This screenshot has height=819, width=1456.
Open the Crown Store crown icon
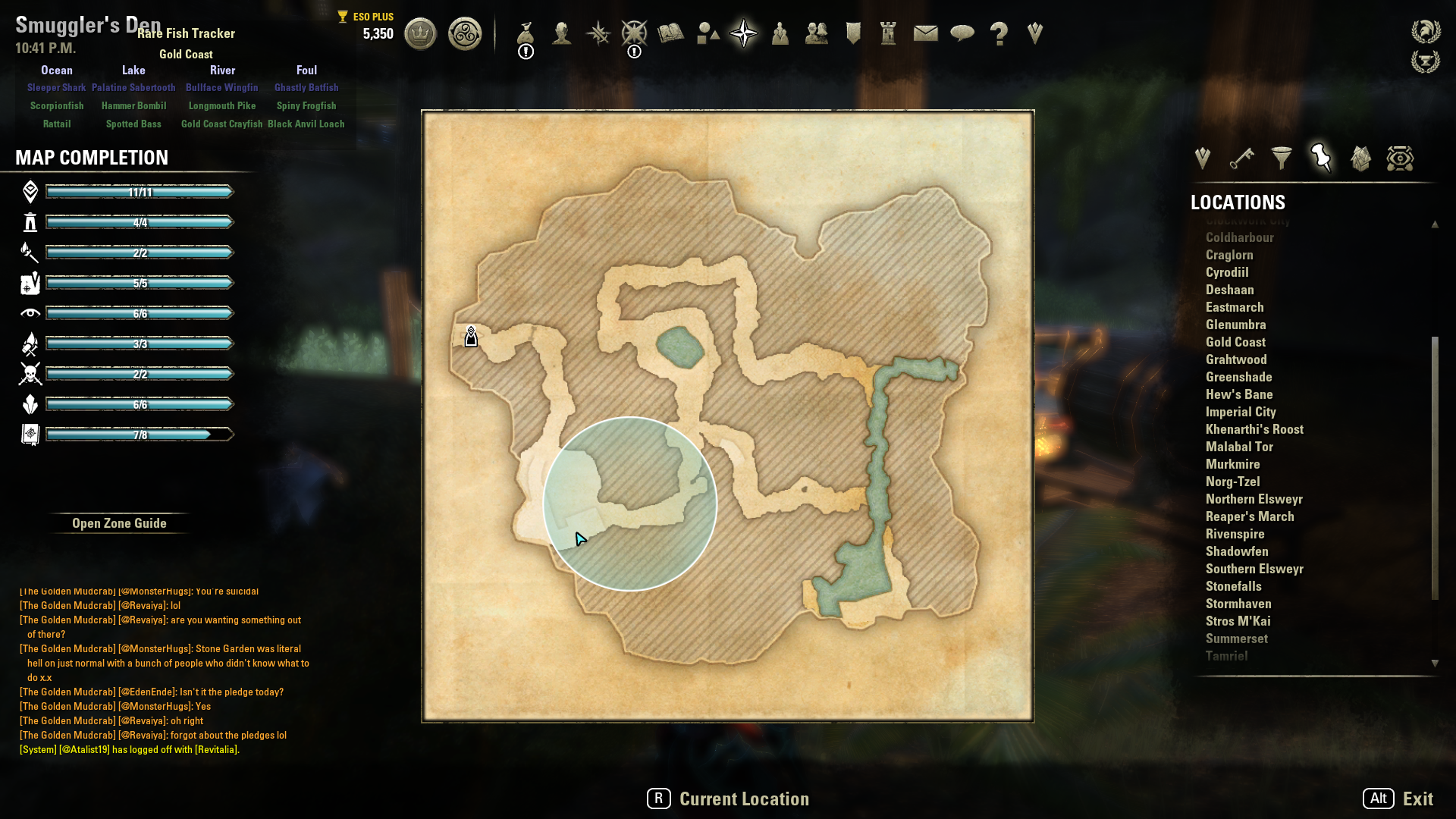pyautogui.click(x=420, y=34)
